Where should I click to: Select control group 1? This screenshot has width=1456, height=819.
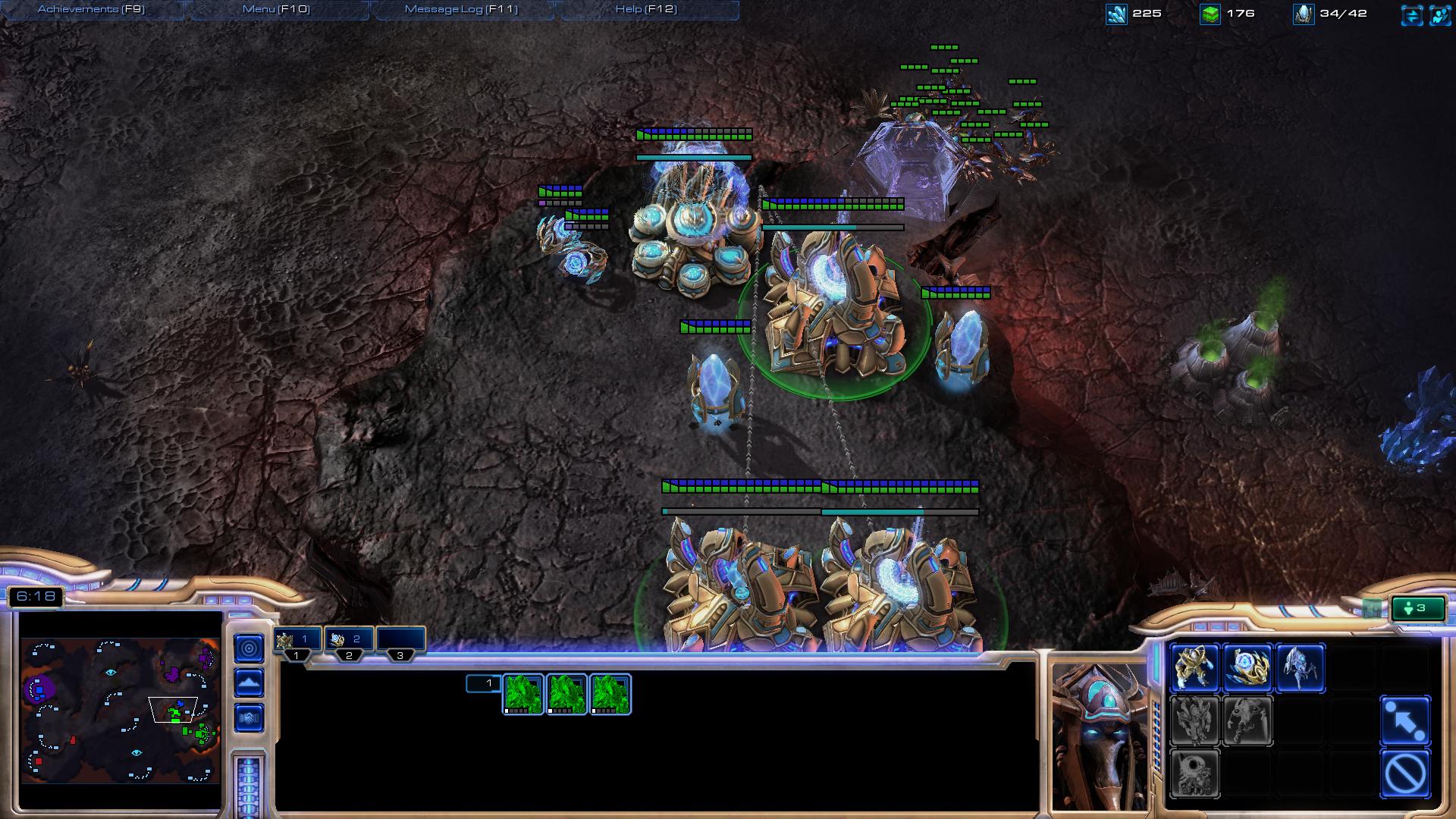[297, 641]
